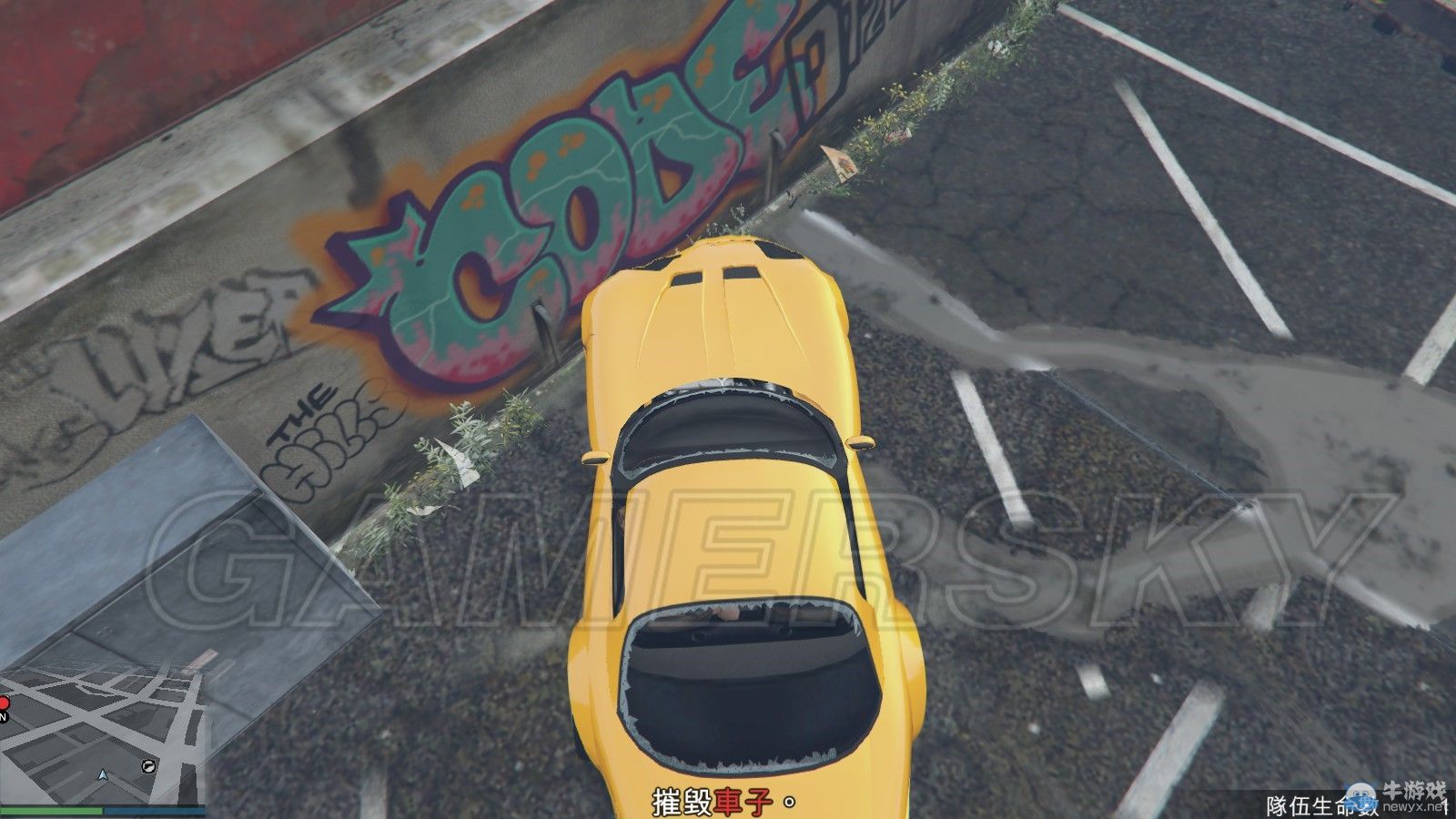The width and height of the screenshot is (1456, 819).
Task: Click the player arrow on the minimap
Action: [x=102, y=775]
